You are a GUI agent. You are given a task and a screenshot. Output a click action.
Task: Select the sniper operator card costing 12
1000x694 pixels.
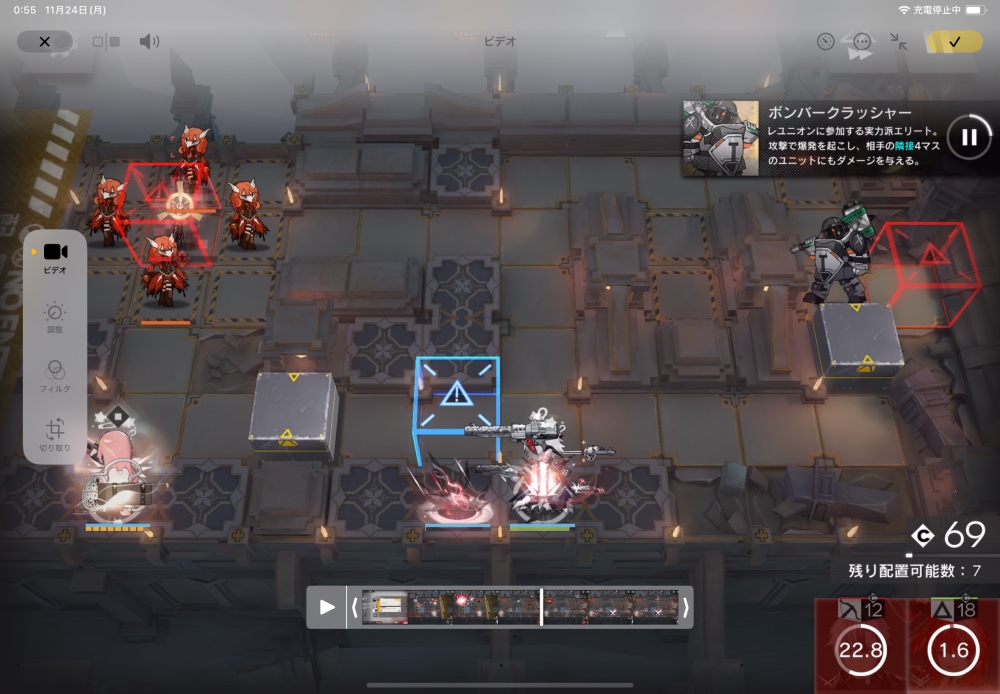tap(860, 647)
